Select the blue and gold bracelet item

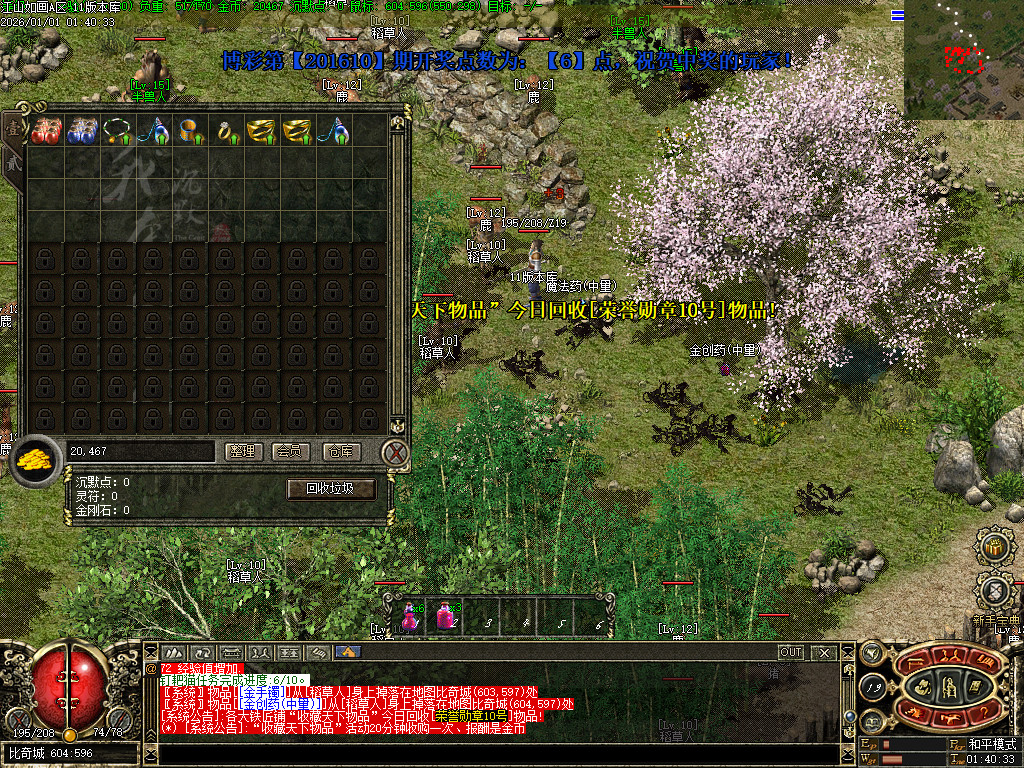pyautogui.click(x=188, y=131)
